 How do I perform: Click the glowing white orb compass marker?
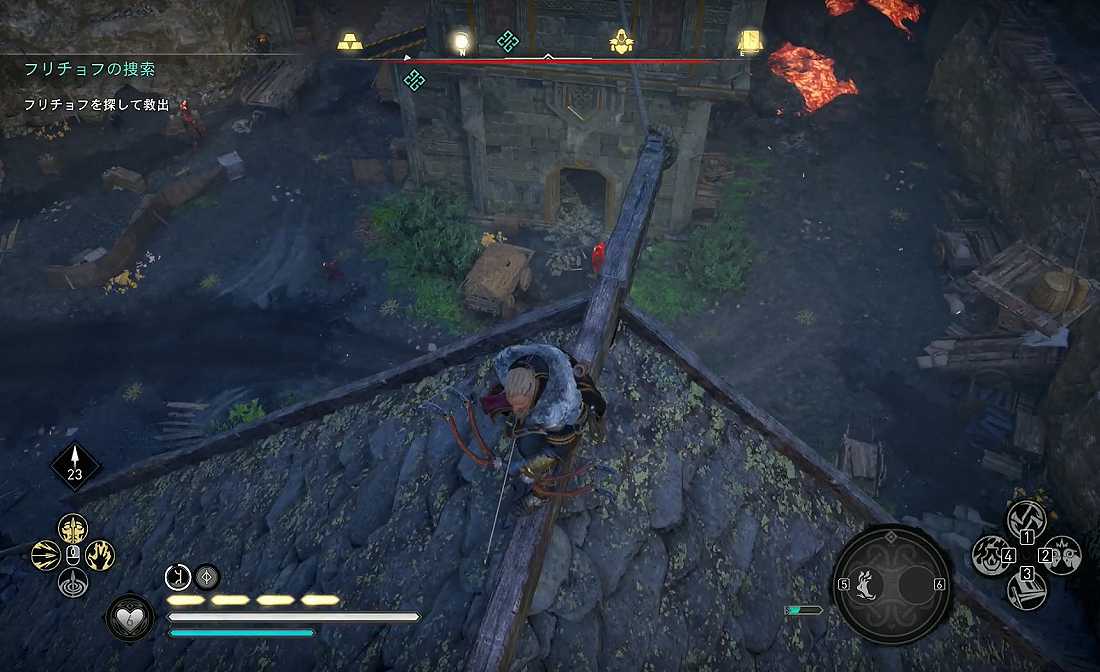461,41
